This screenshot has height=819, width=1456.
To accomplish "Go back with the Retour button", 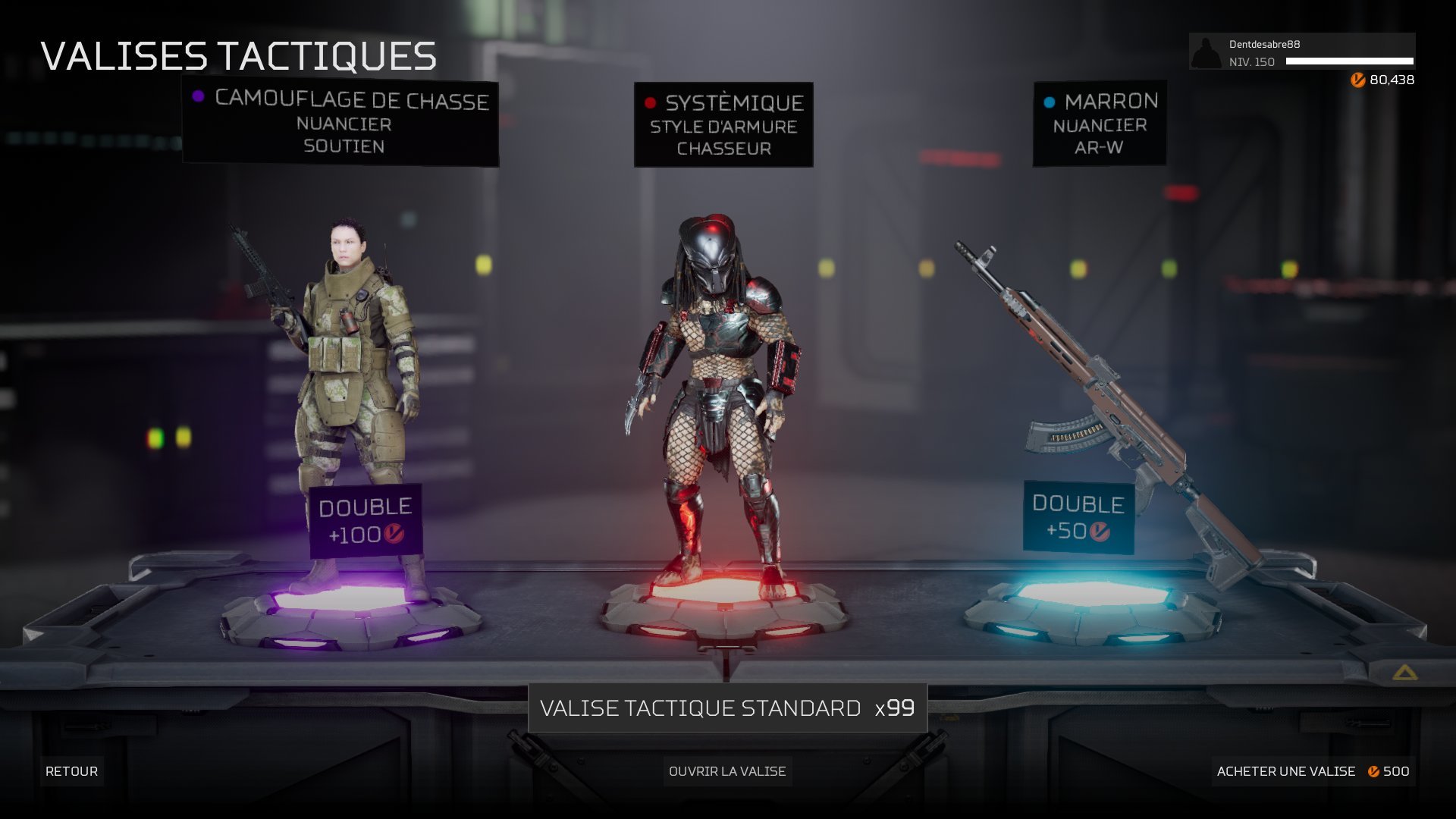I will pos(71,771).
